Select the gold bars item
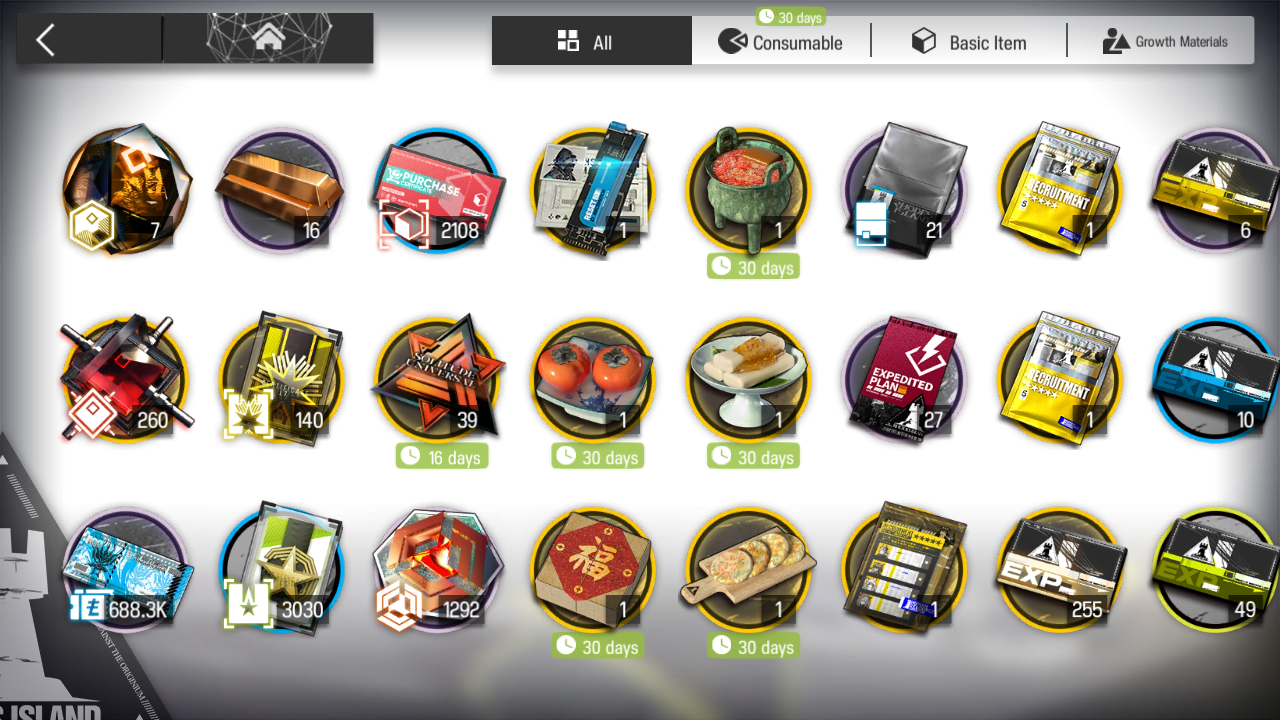Viewport: 1280px width, 720px height. [x=281, y=190]
